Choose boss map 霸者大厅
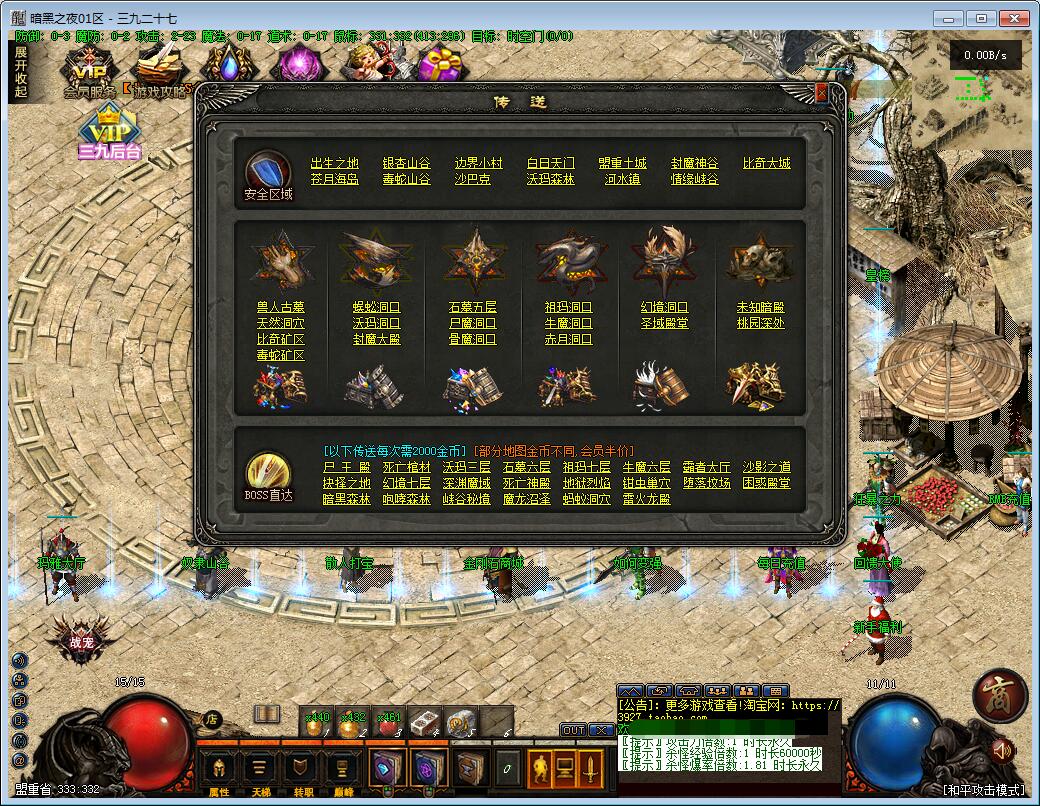This screenshot has width=1040, height=806. [706, 467]
